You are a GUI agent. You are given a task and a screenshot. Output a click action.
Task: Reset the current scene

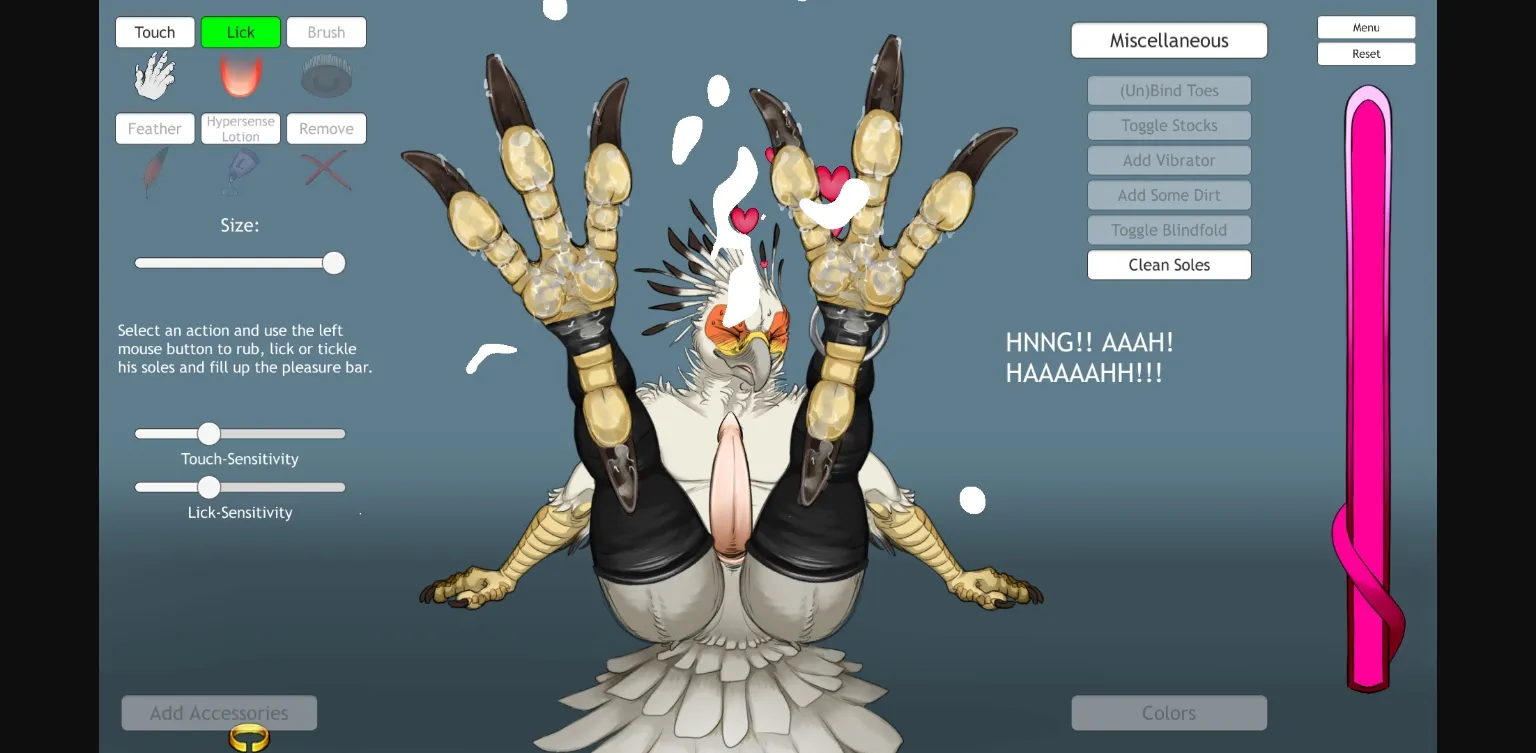click(x=1366, y=53)
